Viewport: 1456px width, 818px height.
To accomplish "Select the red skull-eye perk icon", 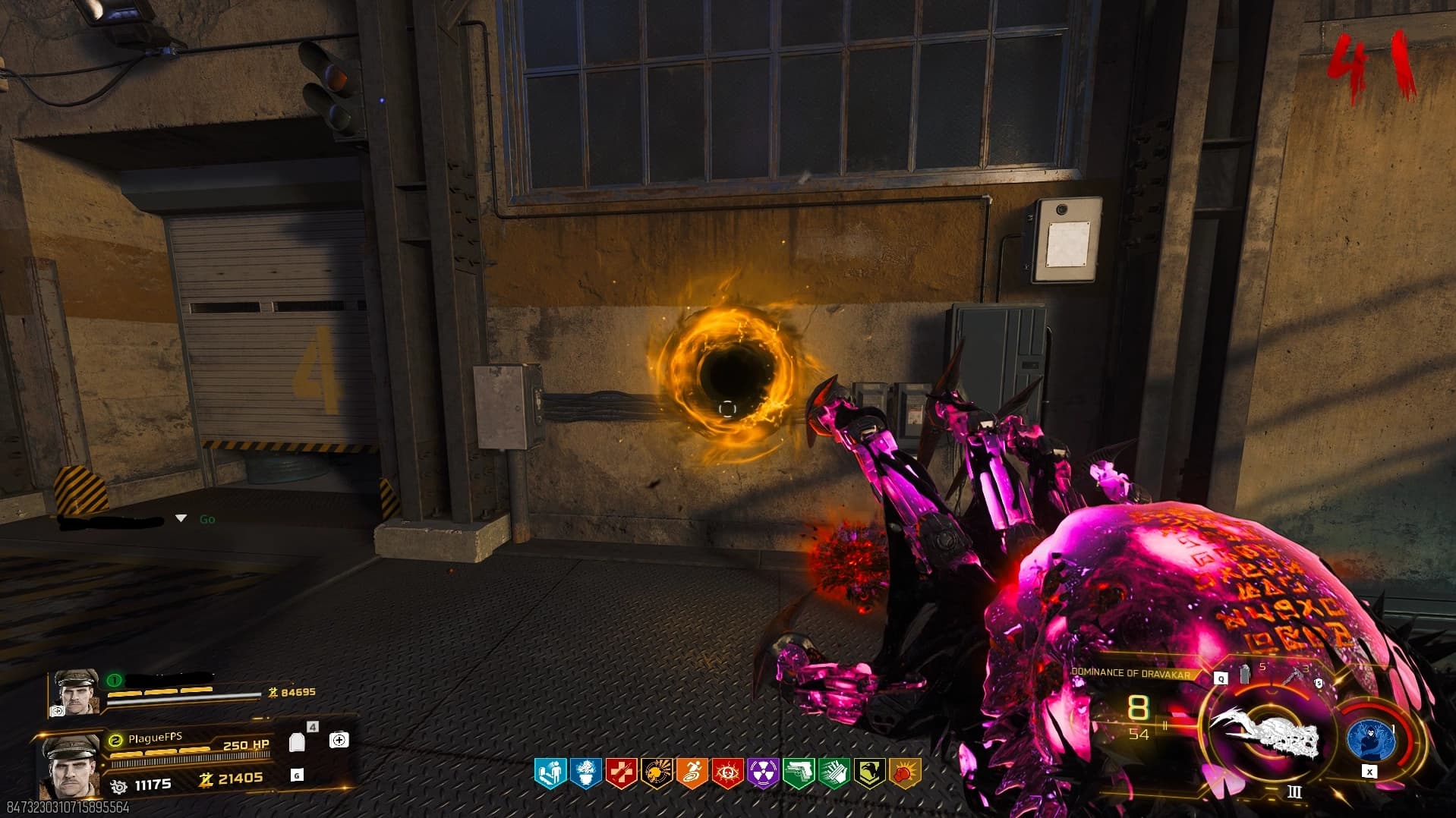I will coord(727,774).
